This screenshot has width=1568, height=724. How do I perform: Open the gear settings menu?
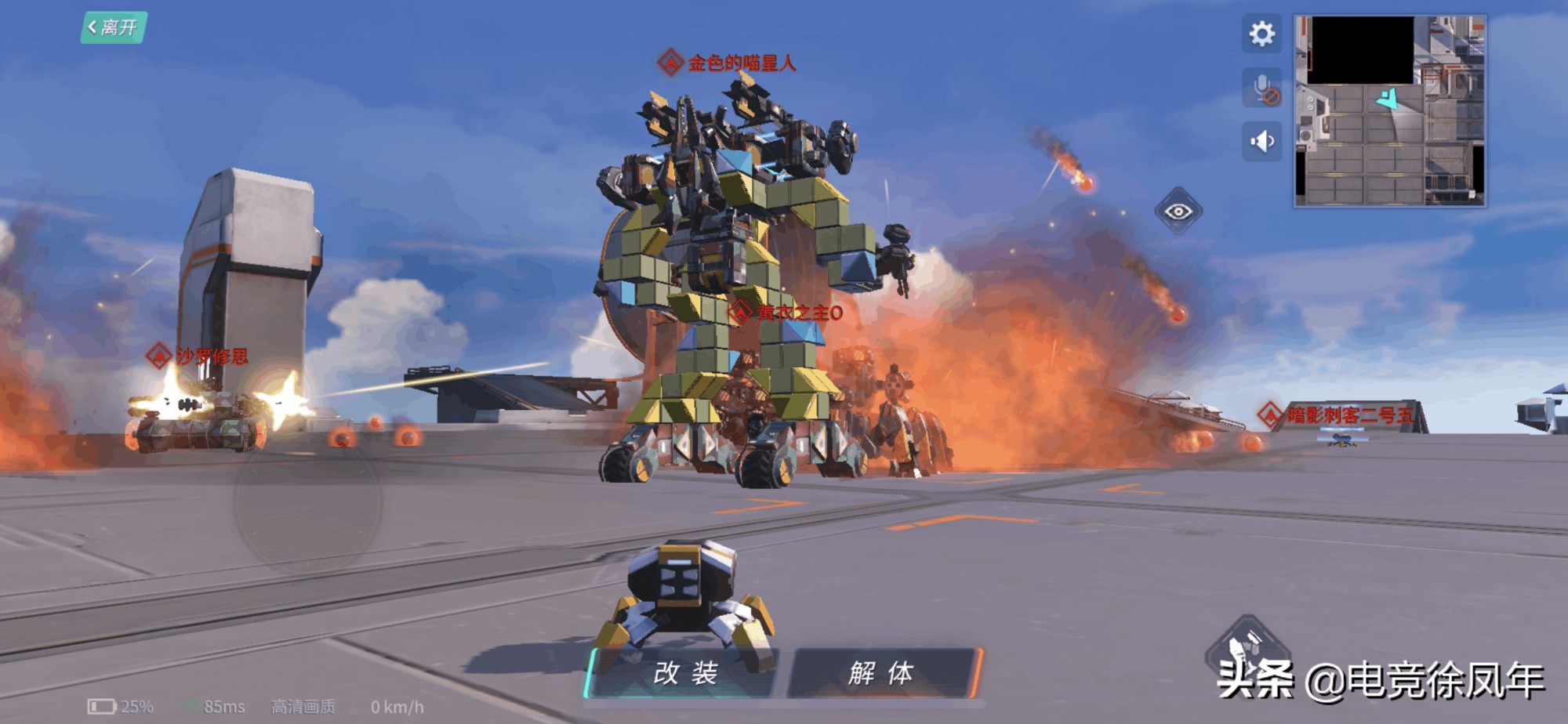(1261, 34)
